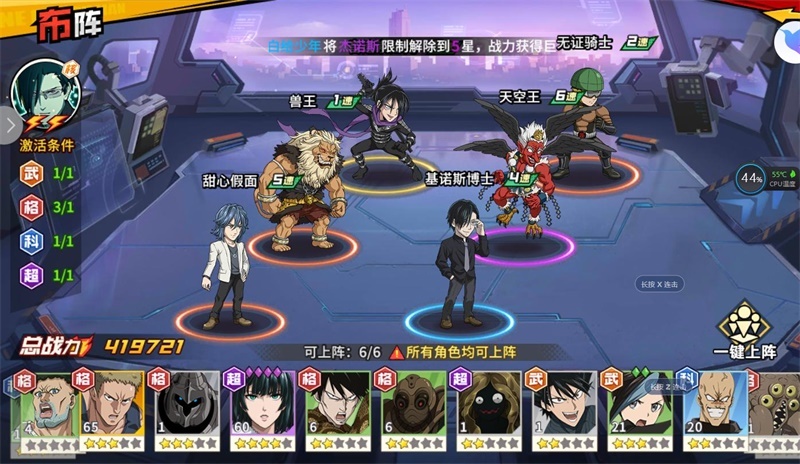Tap the 武 type activation condition icon
The image size is (800, 464).
click(33, 173)
